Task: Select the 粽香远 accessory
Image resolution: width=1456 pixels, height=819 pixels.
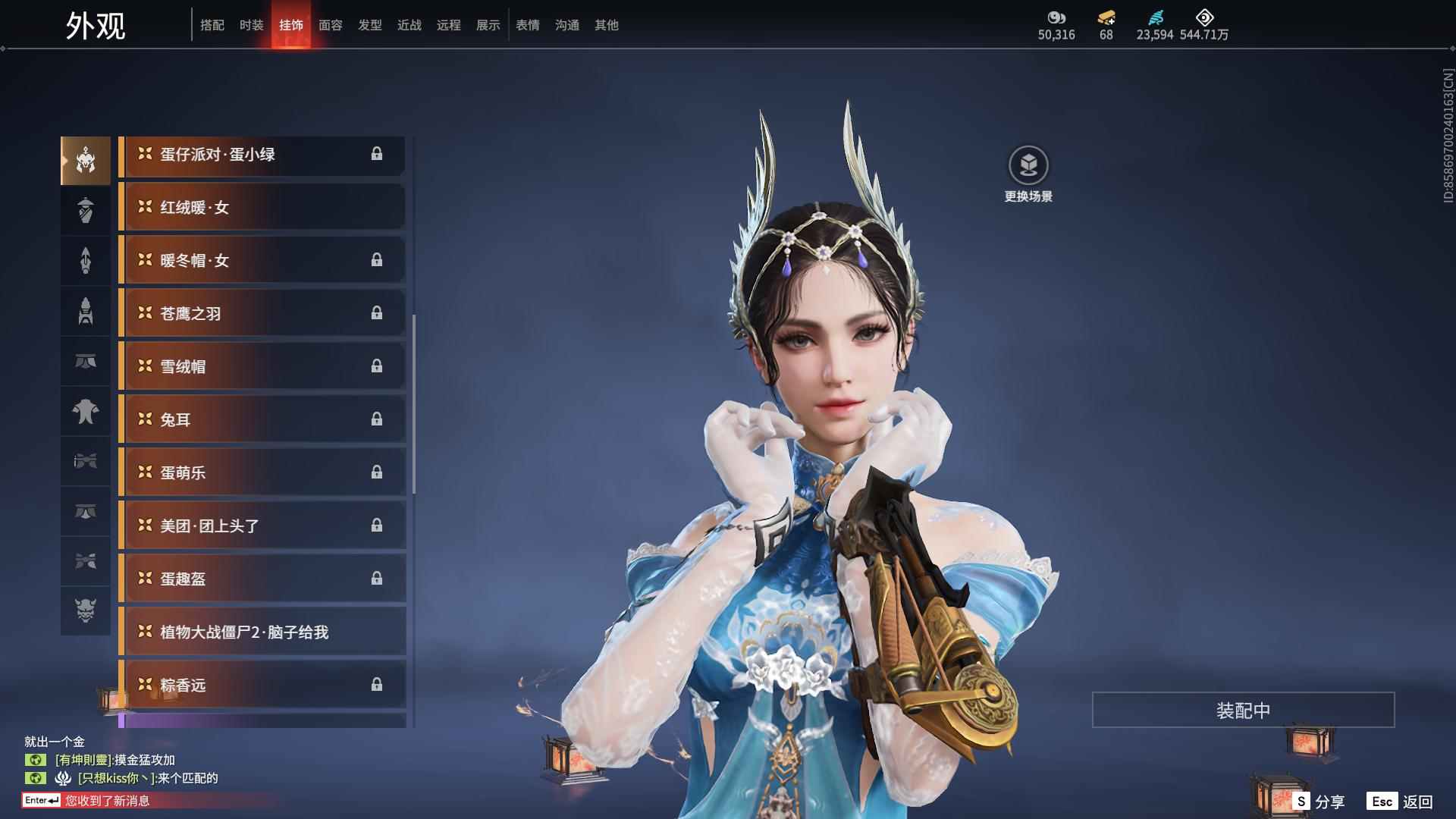Action: (x=262, y=685)
